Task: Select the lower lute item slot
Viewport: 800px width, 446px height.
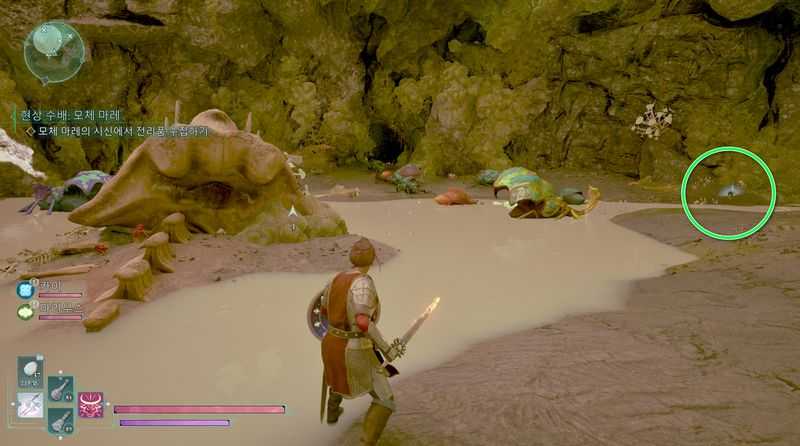Action: 60,421
